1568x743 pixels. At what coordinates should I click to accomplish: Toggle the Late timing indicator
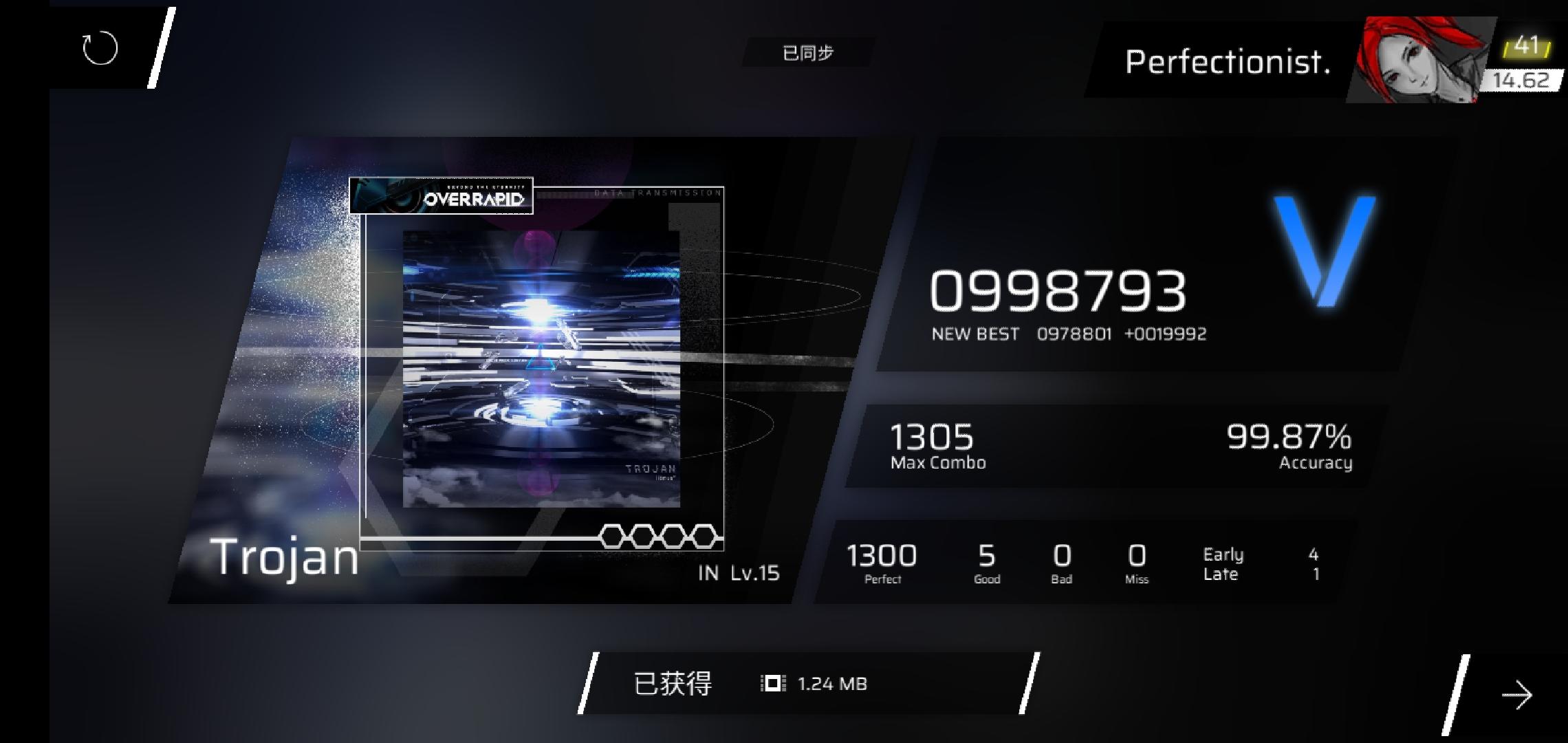[1220, 573]
